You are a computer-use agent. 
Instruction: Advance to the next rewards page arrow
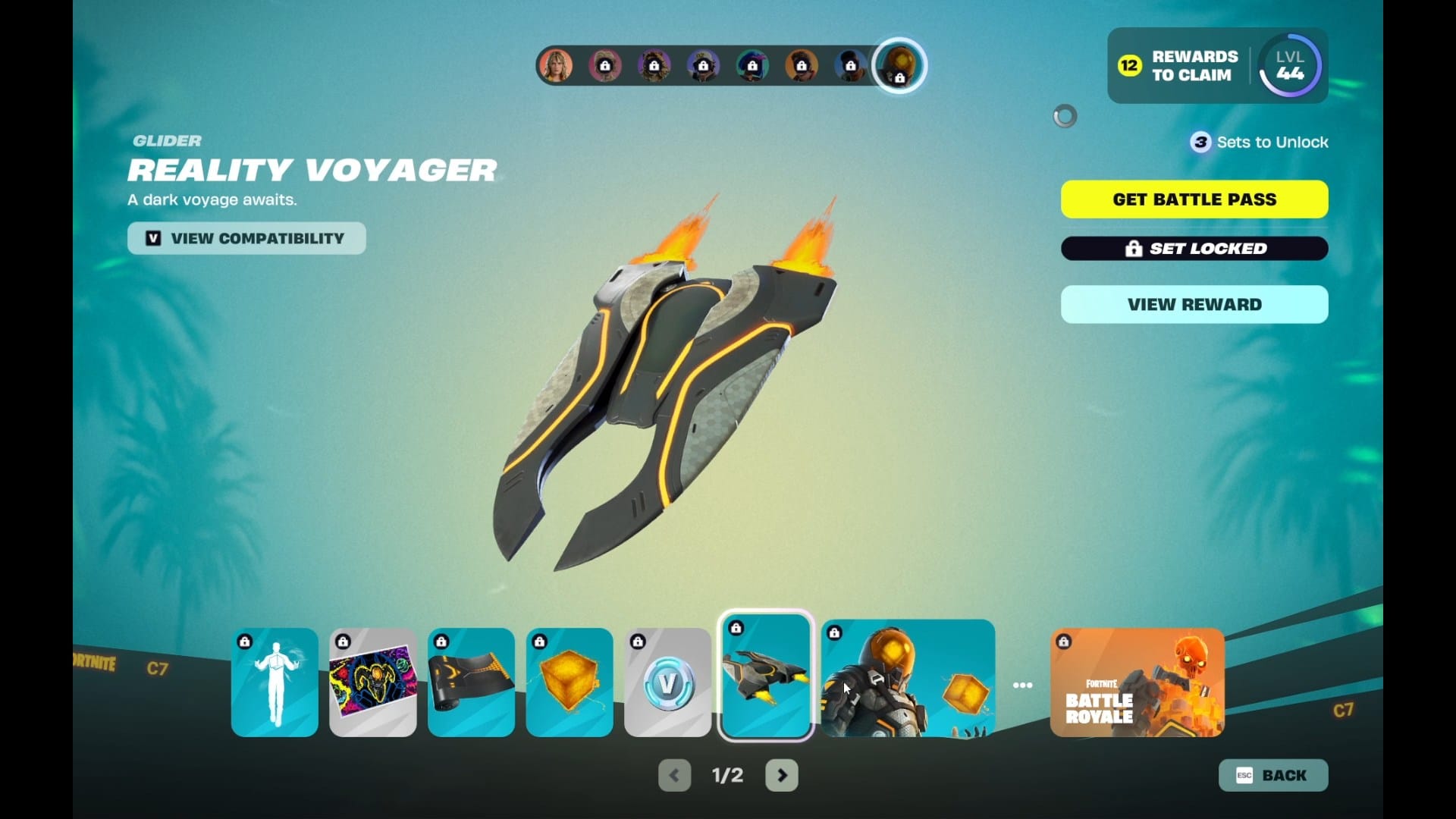pos(782,775)
